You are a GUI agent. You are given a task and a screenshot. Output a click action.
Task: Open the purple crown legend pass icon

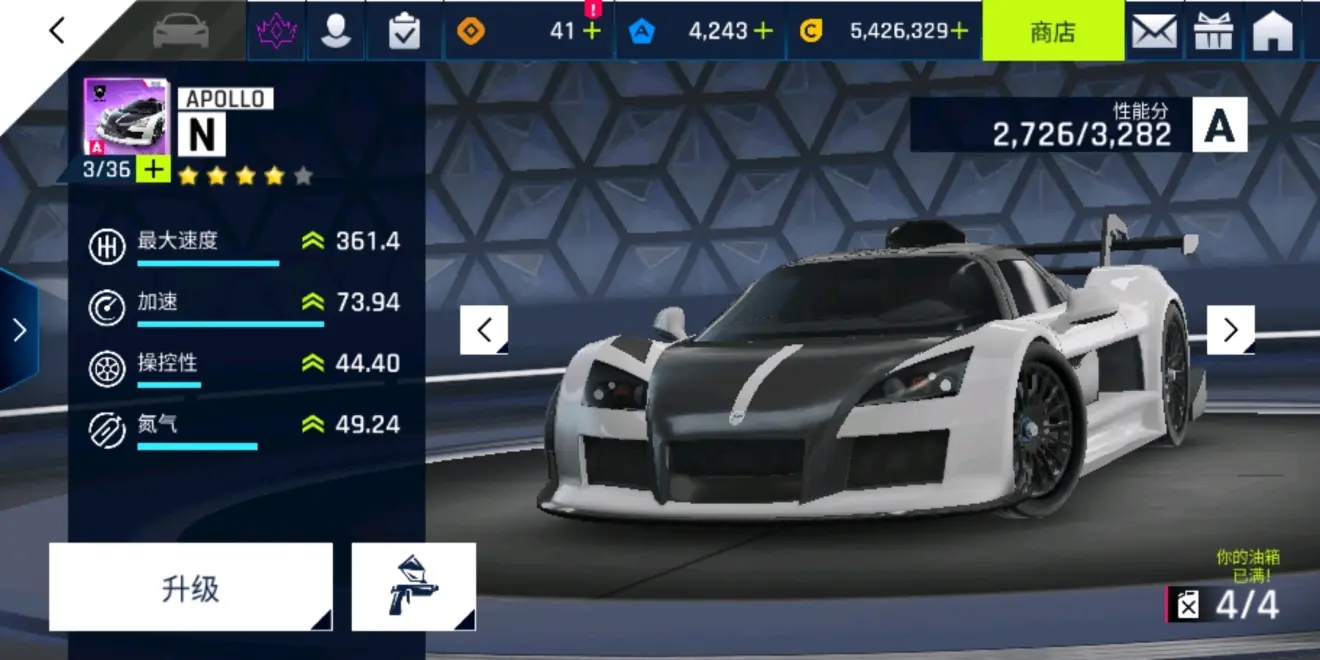pos(275,31)
